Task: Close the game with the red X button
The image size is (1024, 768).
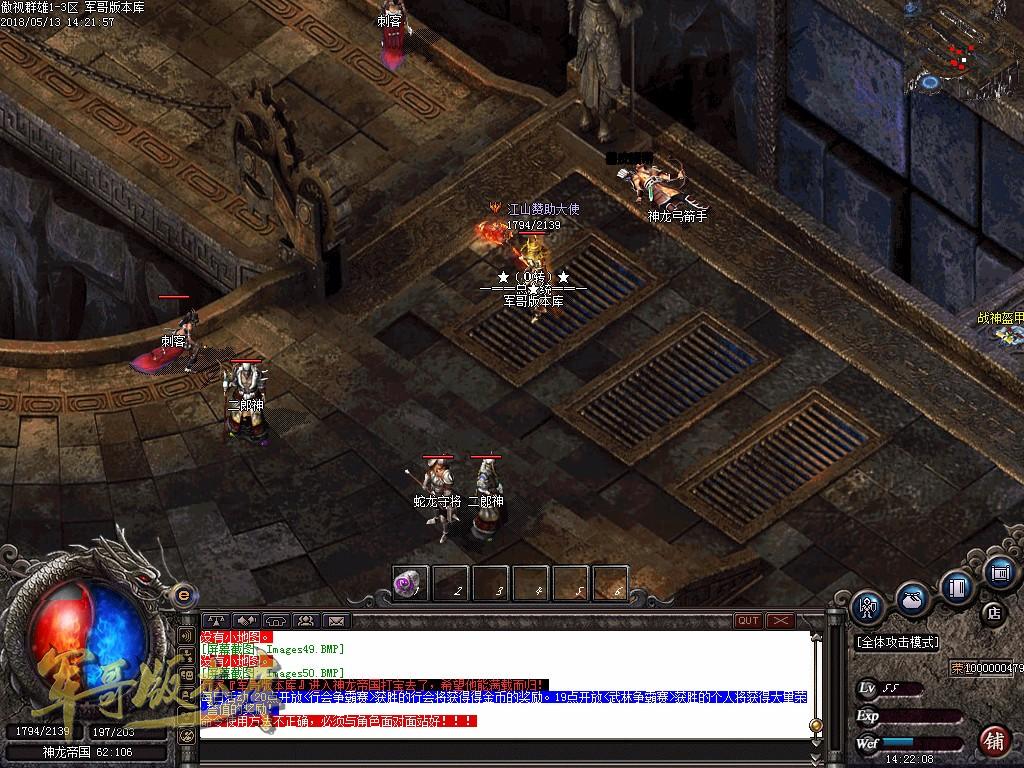Action: point(780,621)
